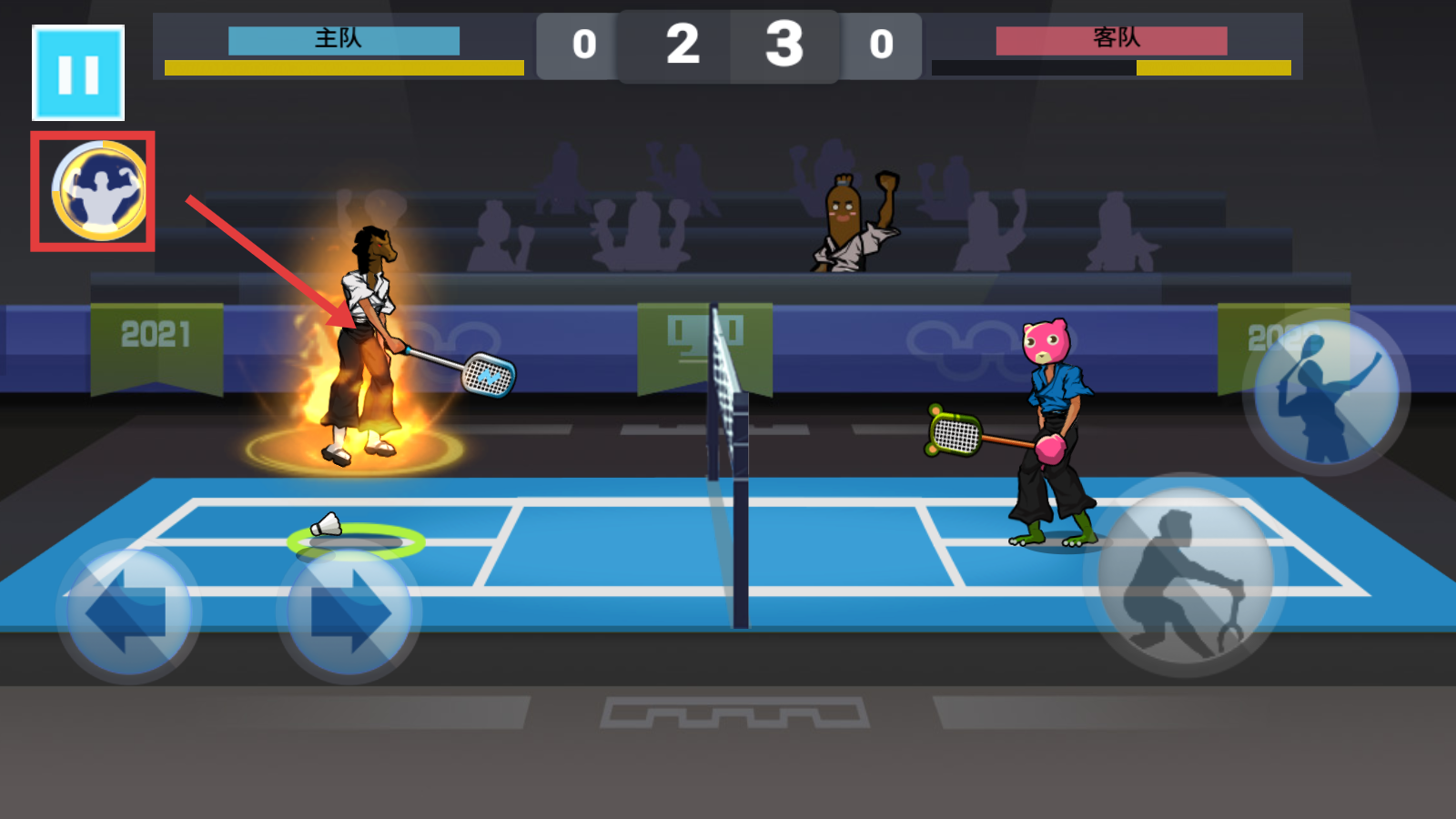Hit the overhead smash swing button
Screen dimensions: 1456x819
pyautogui.click(x=1325, y=391)
